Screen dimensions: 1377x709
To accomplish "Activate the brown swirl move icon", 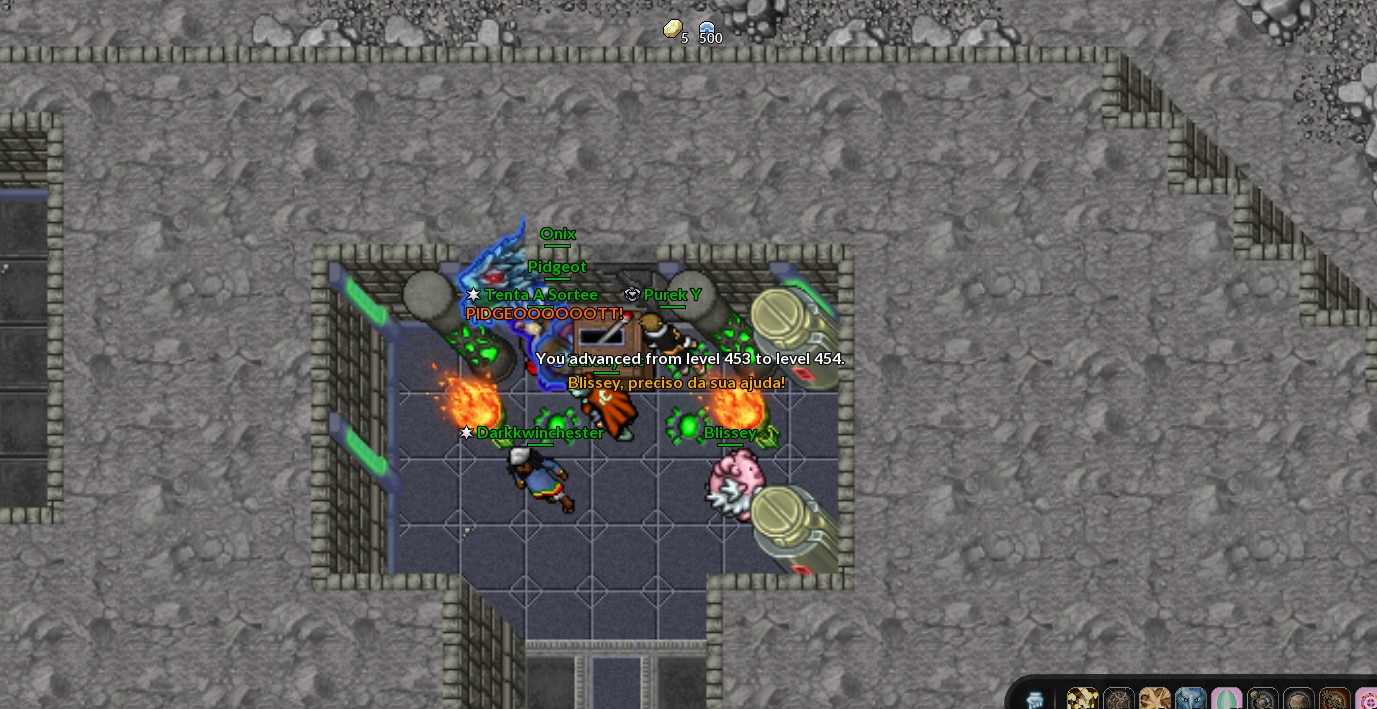I will coord(1334,699).
